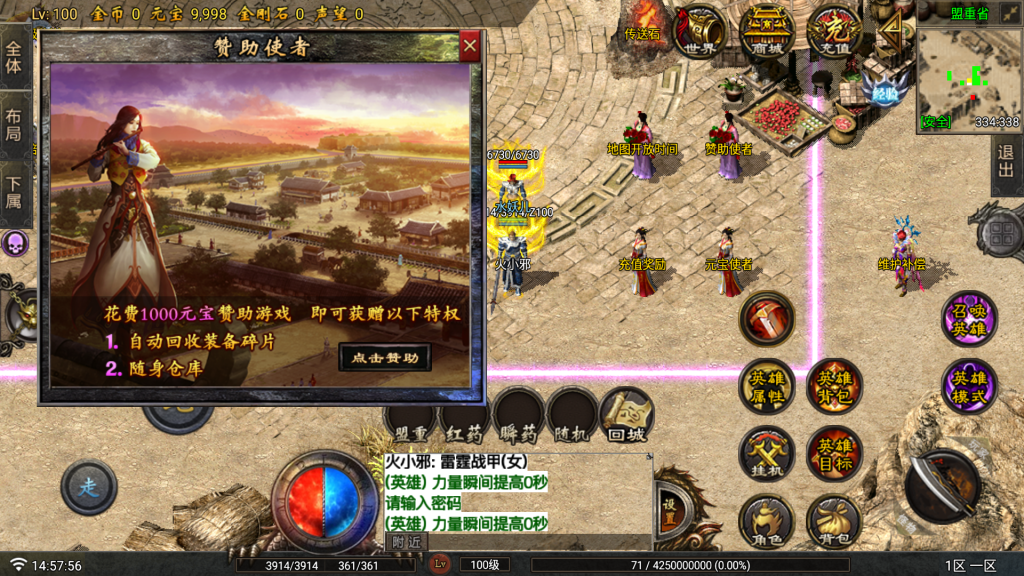Switch to the 全体 tab
The height and width of the screenshot is (576, 1024).
pyautogui.click(x=14, y=59)
